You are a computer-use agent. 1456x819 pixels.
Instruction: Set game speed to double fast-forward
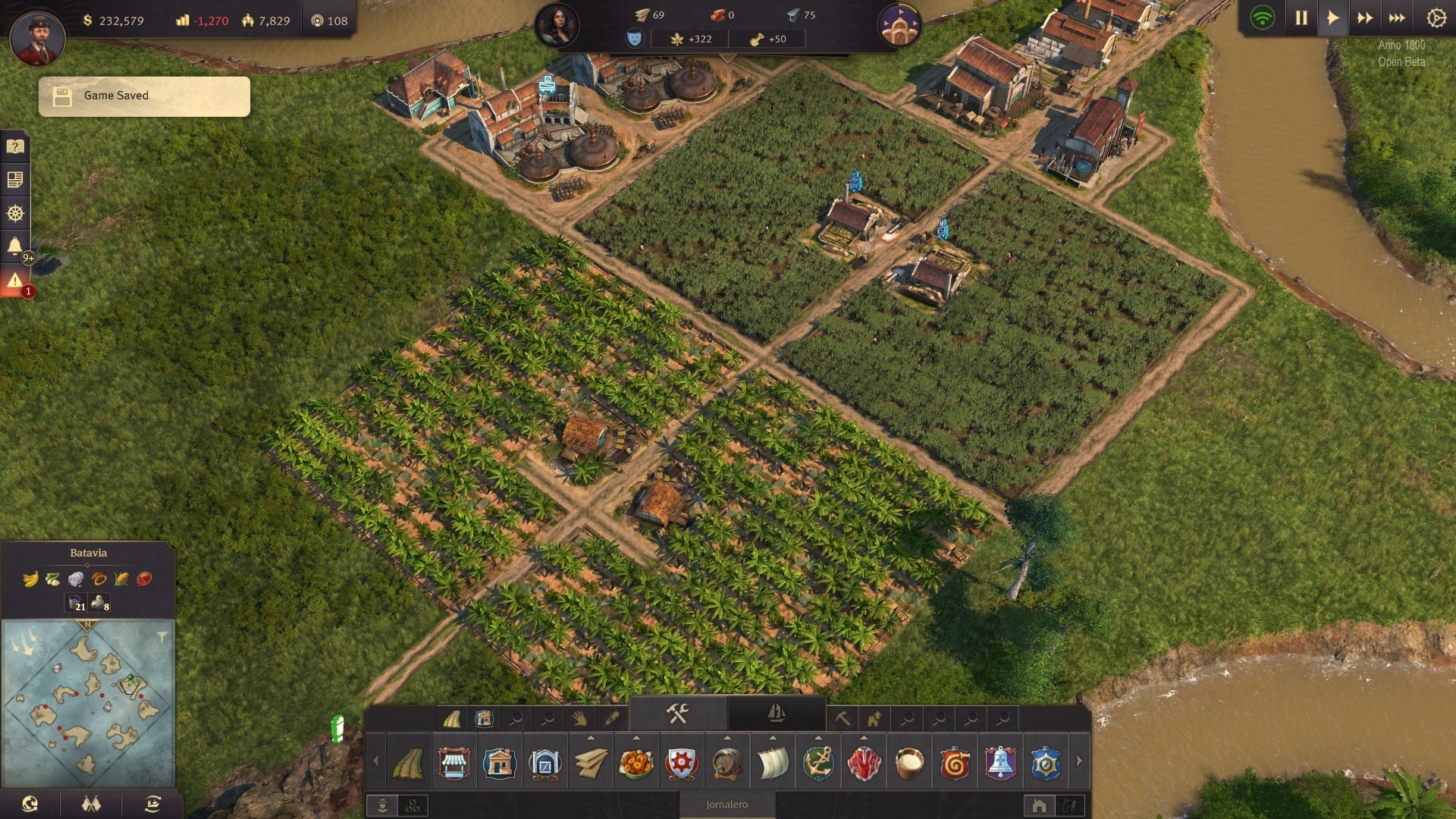(1365, 18)
